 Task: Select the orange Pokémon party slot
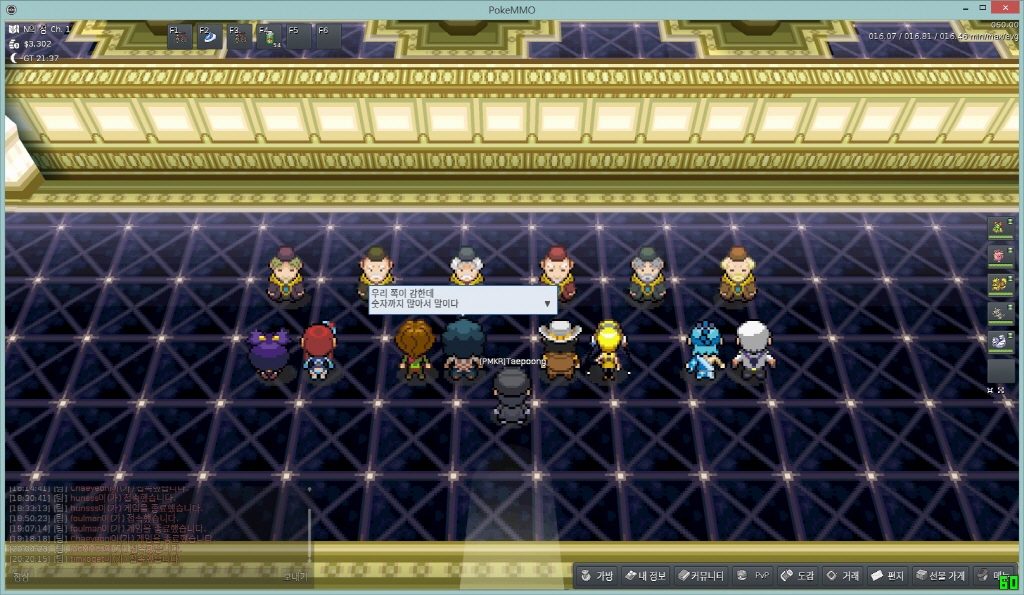1000,285
